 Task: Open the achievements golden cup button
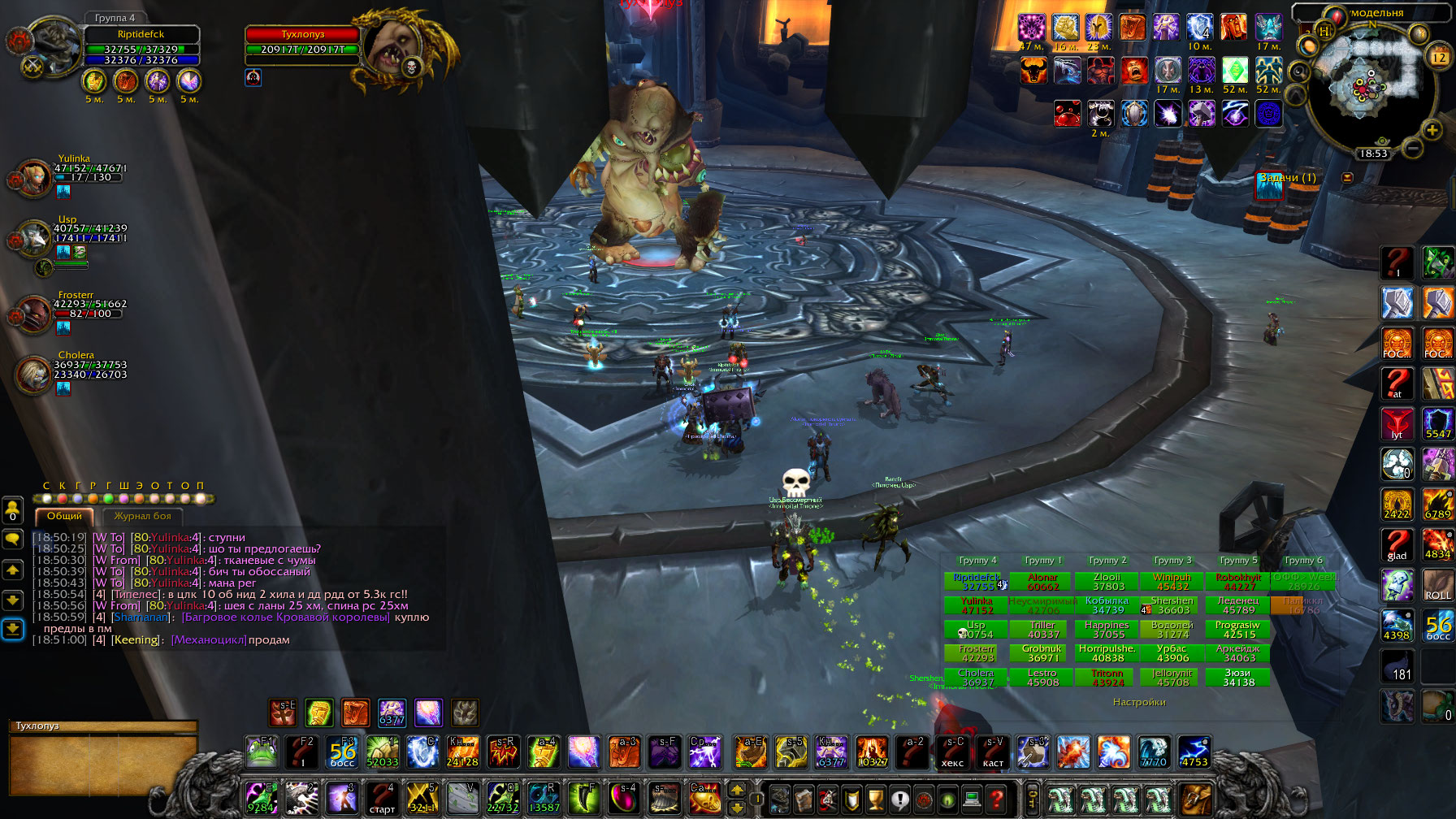pos(875,799)
